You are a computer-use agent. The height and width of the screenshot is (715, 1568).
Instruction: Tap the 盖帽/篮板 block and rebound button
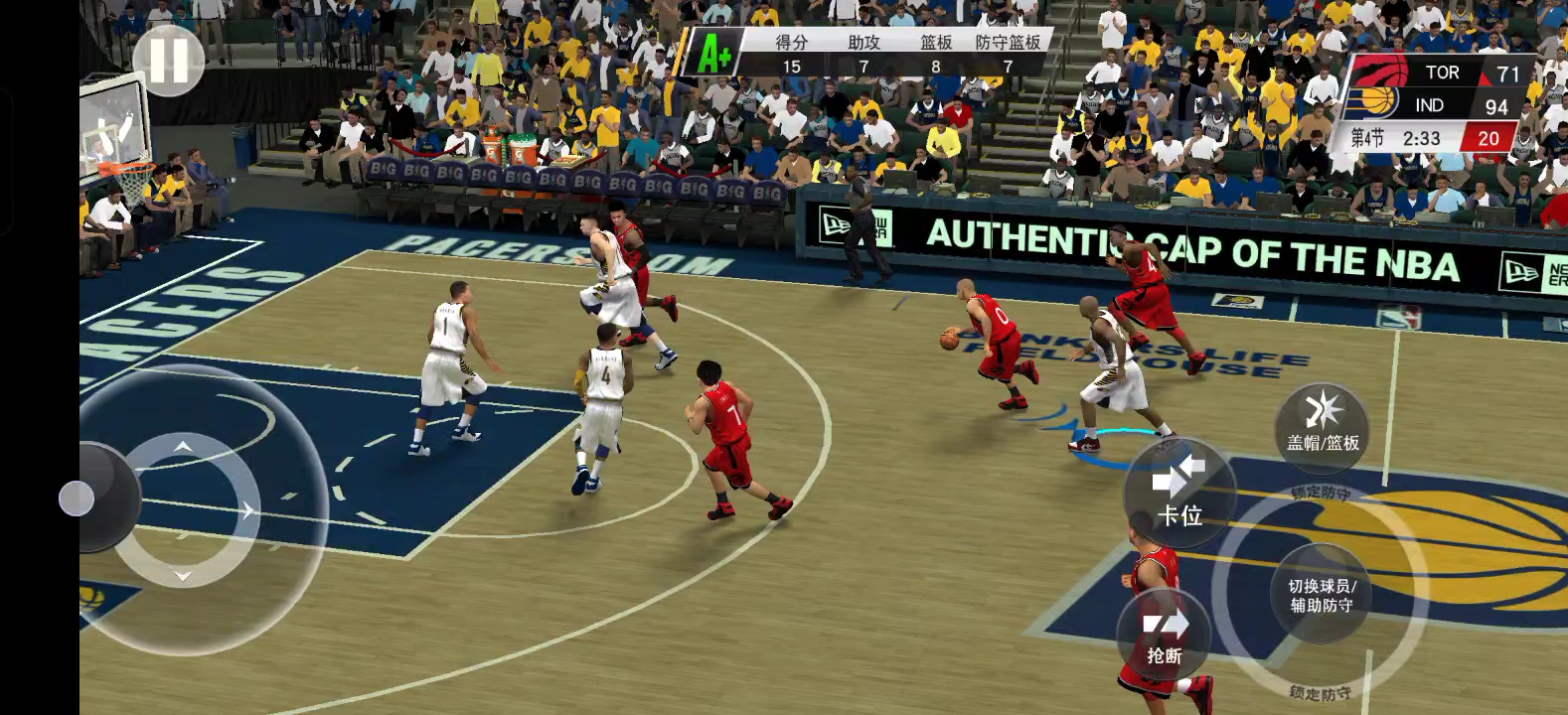pos(1323,426)
